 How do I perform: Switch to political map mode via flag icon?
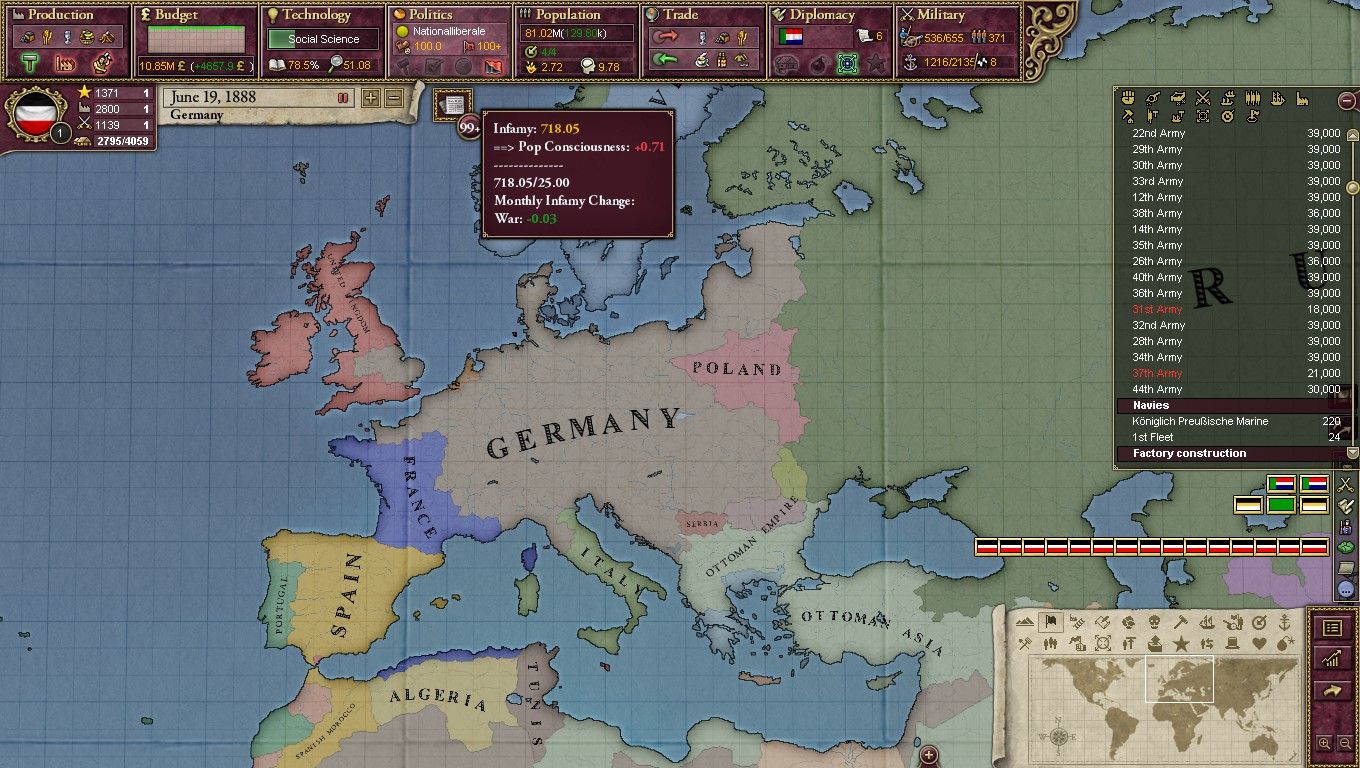click(x=1049, y=622)
